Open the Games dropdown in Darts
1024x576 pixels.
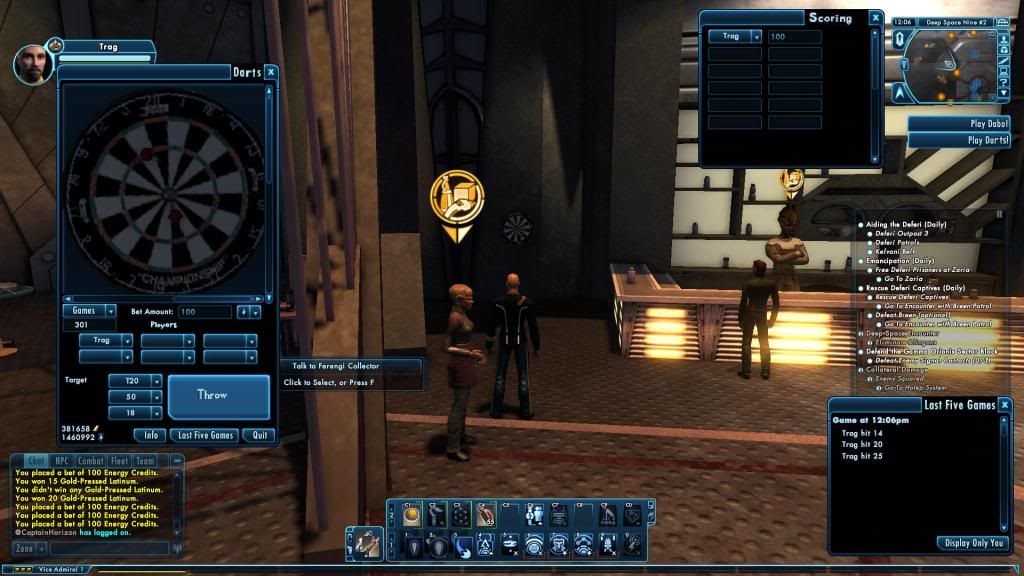click(90, 311)
